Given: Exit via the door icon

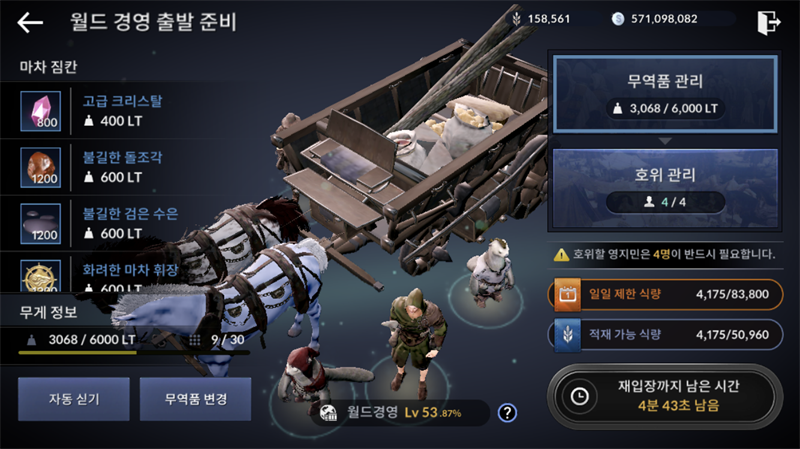Looking at the screenshot, I should pyautogui.click(x=769, y=22).
